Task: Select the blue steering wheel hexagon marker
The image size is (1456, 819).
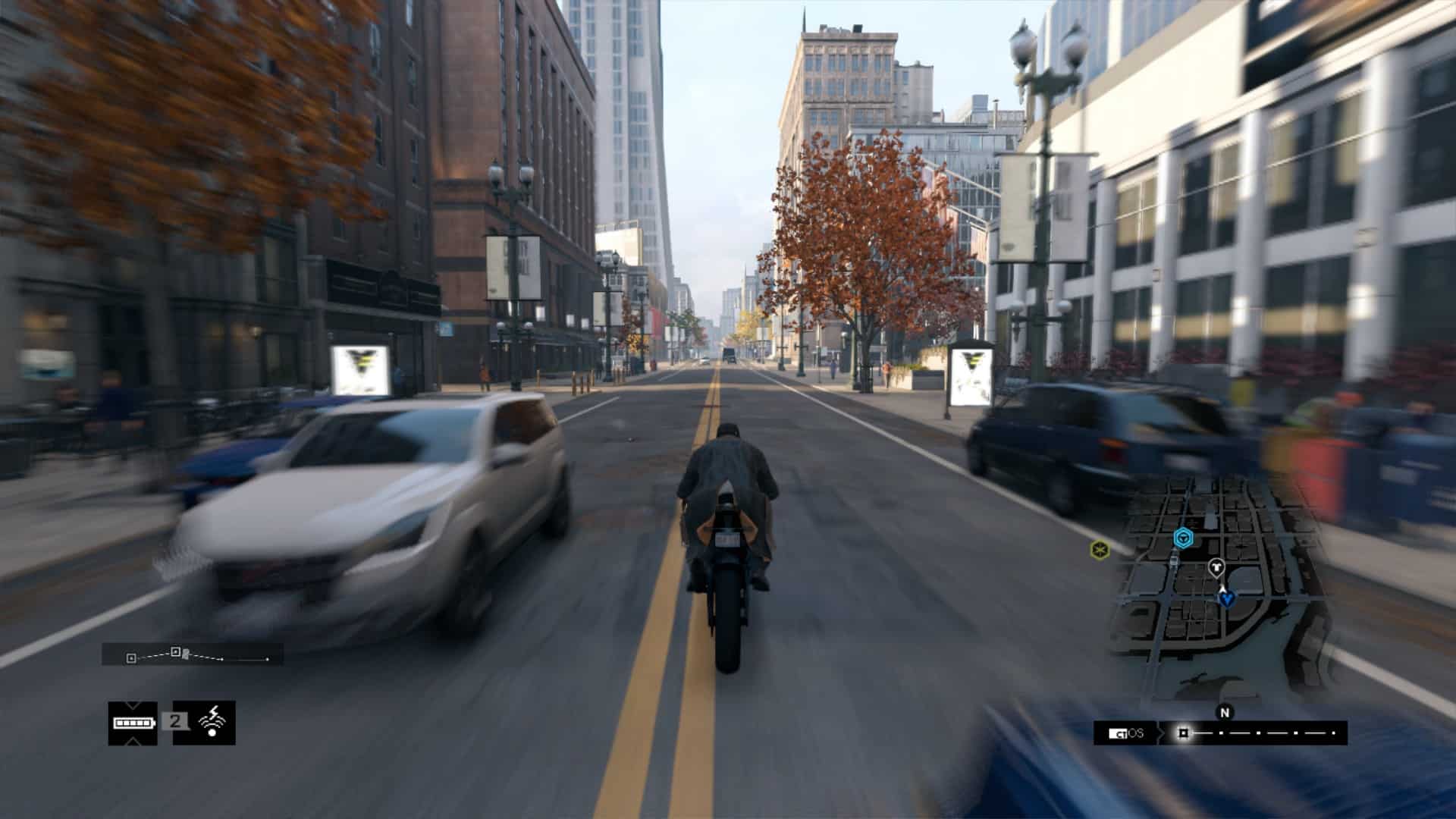Action: tap(1181, 538)
